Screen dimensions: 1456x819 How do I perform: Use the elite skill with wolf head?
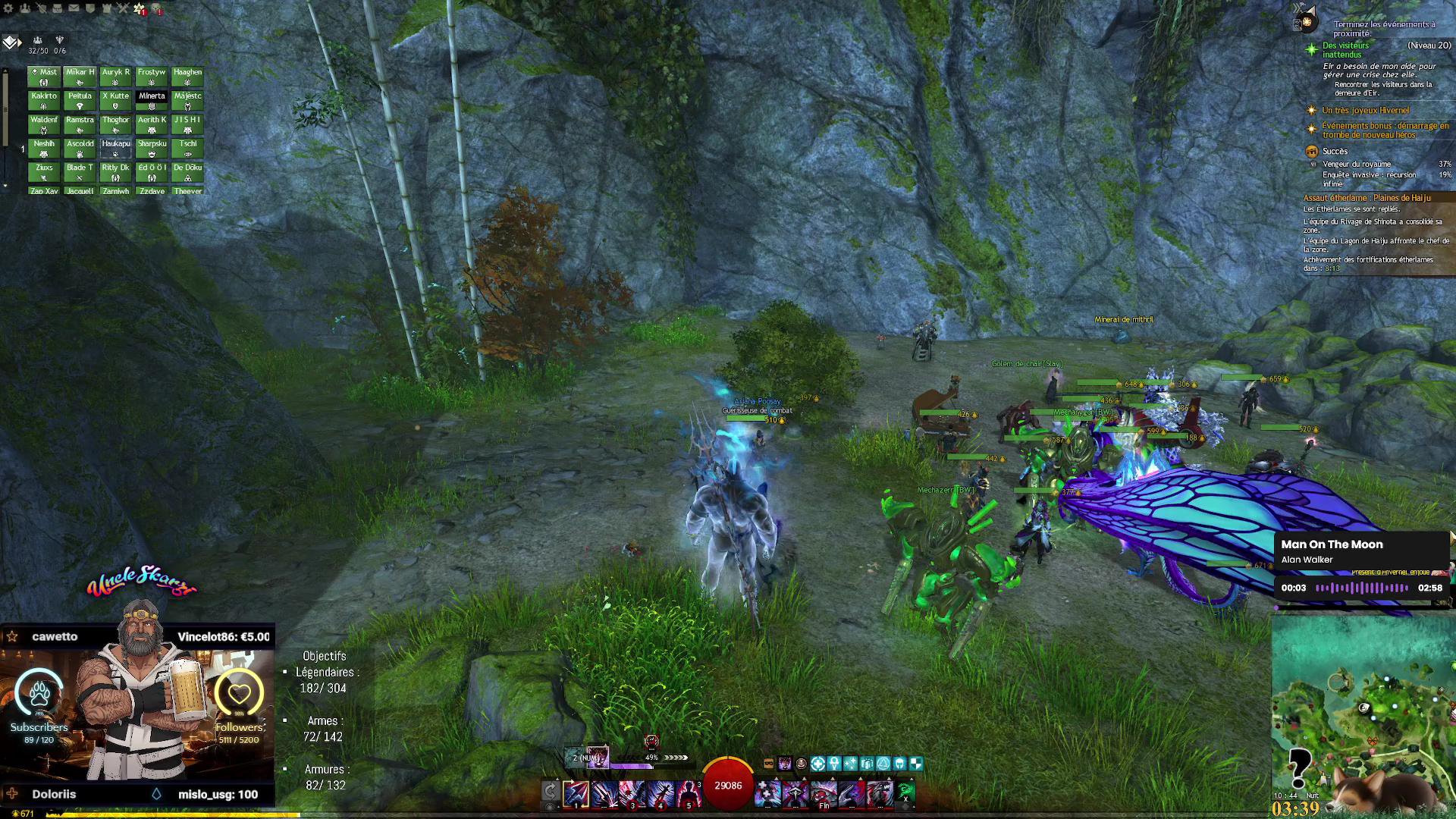pyautogui.click(x=880, y=793)
